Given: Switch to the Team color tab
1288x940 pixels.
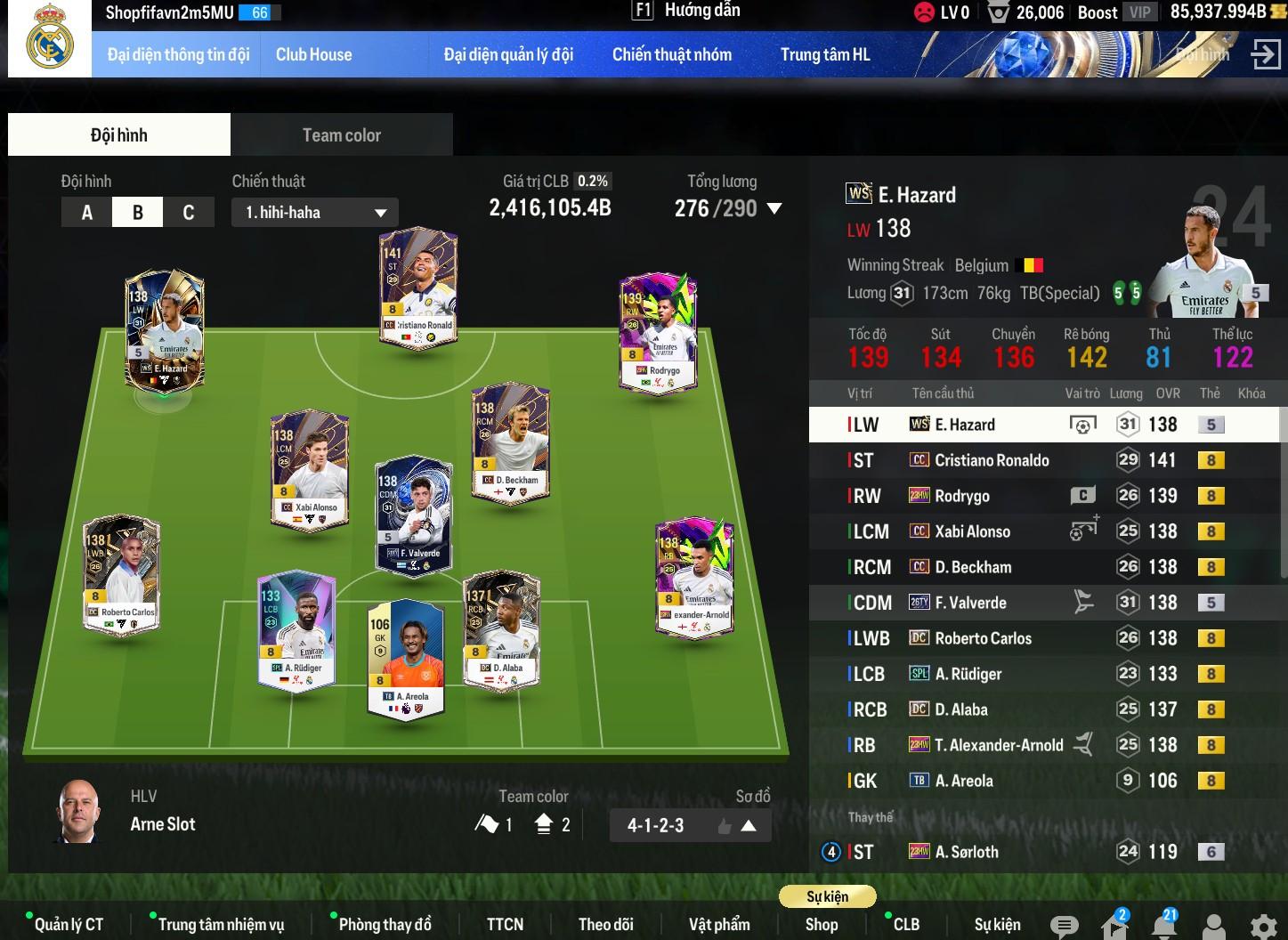Looking at the screenshot, I should coord(341,135).
